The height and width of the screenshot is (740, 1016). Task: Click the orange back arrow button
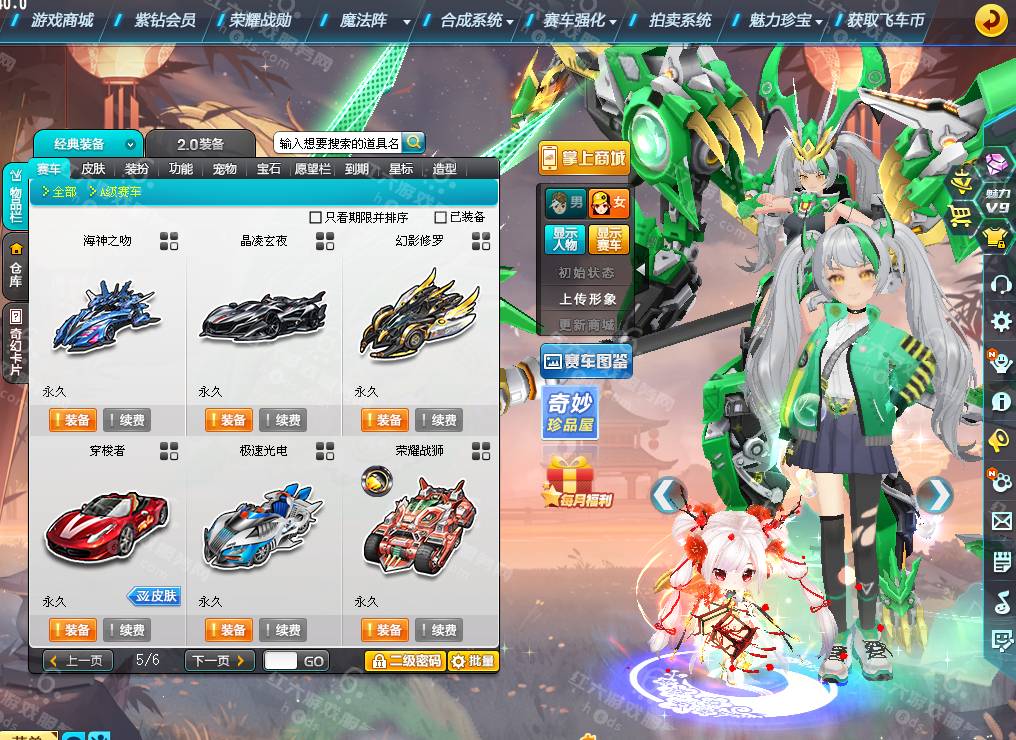pyautogui.click(x=991, y=20)
